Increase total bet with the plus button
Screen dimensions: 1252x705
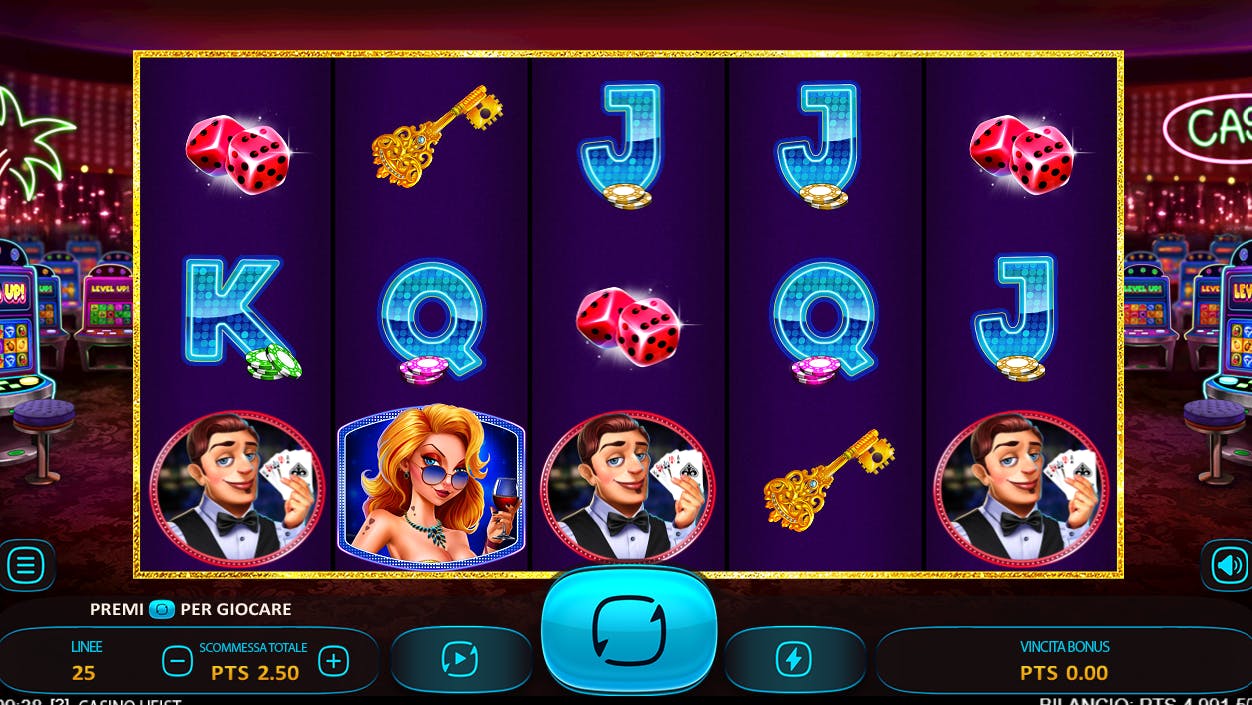pyautogui.click(x=333, y=661)
